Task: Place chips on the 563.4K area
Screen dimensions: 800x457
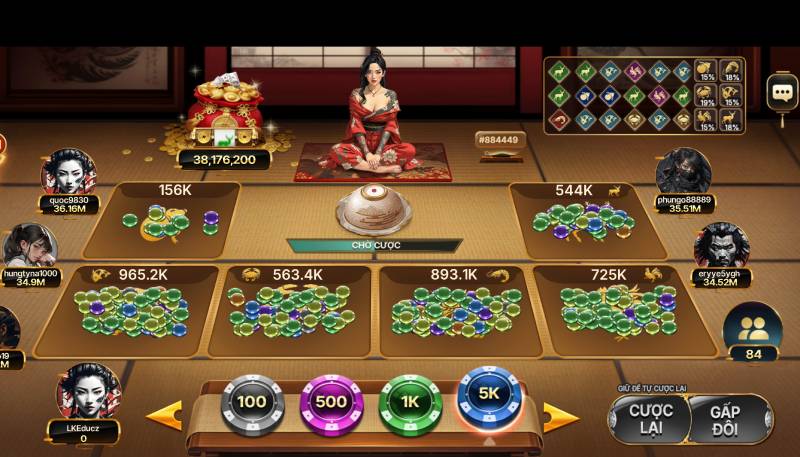Action: click(292, 310)
